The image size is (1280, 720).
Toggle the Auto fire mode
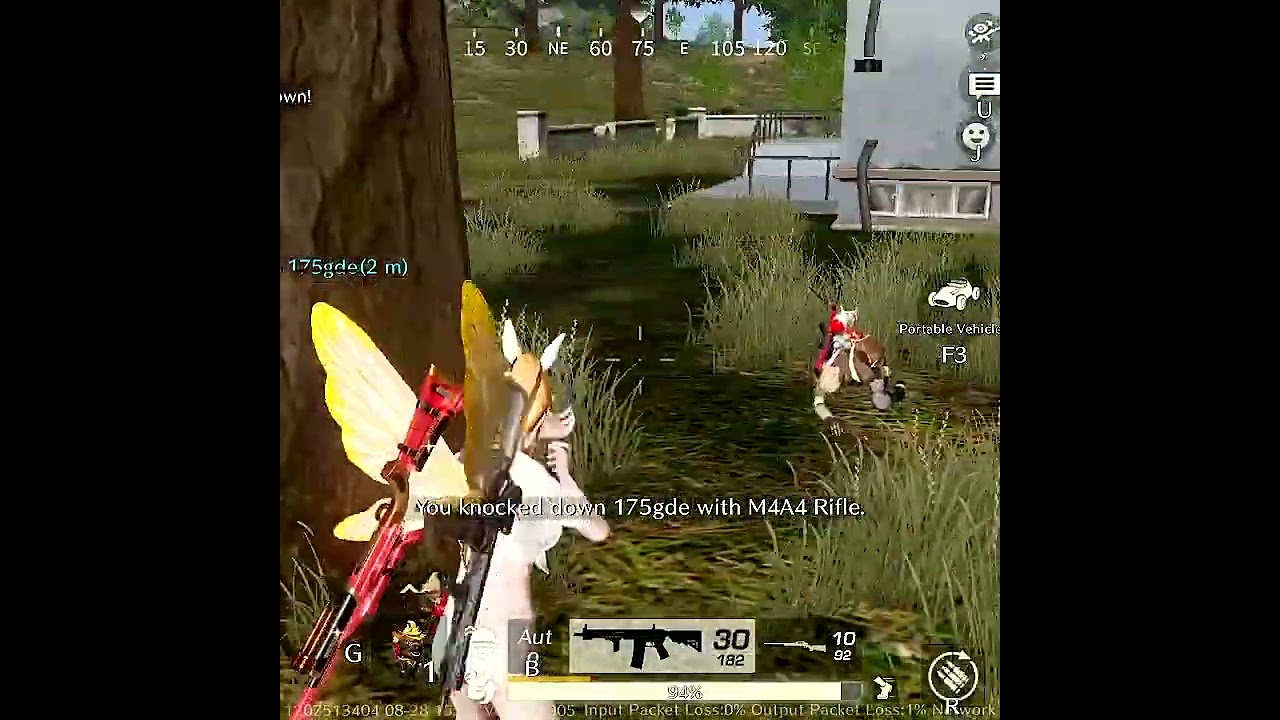535,640
